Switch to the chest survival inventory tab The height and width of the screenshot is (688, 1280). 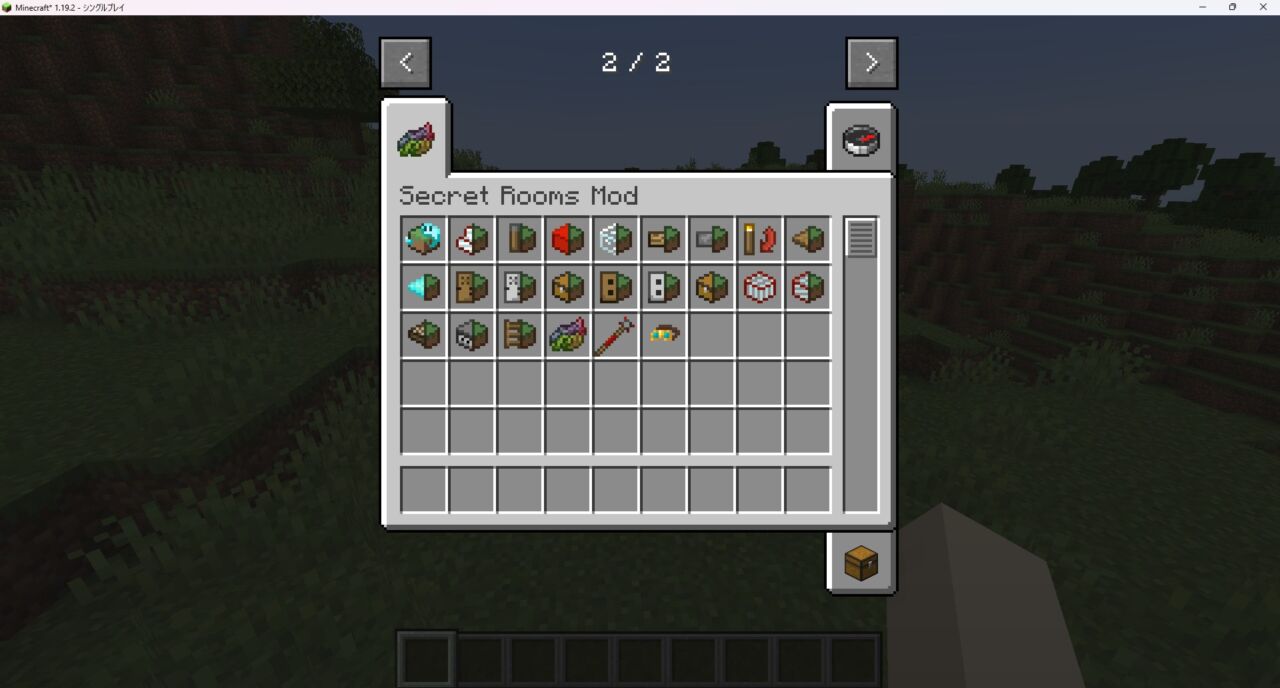pos(860,564)
